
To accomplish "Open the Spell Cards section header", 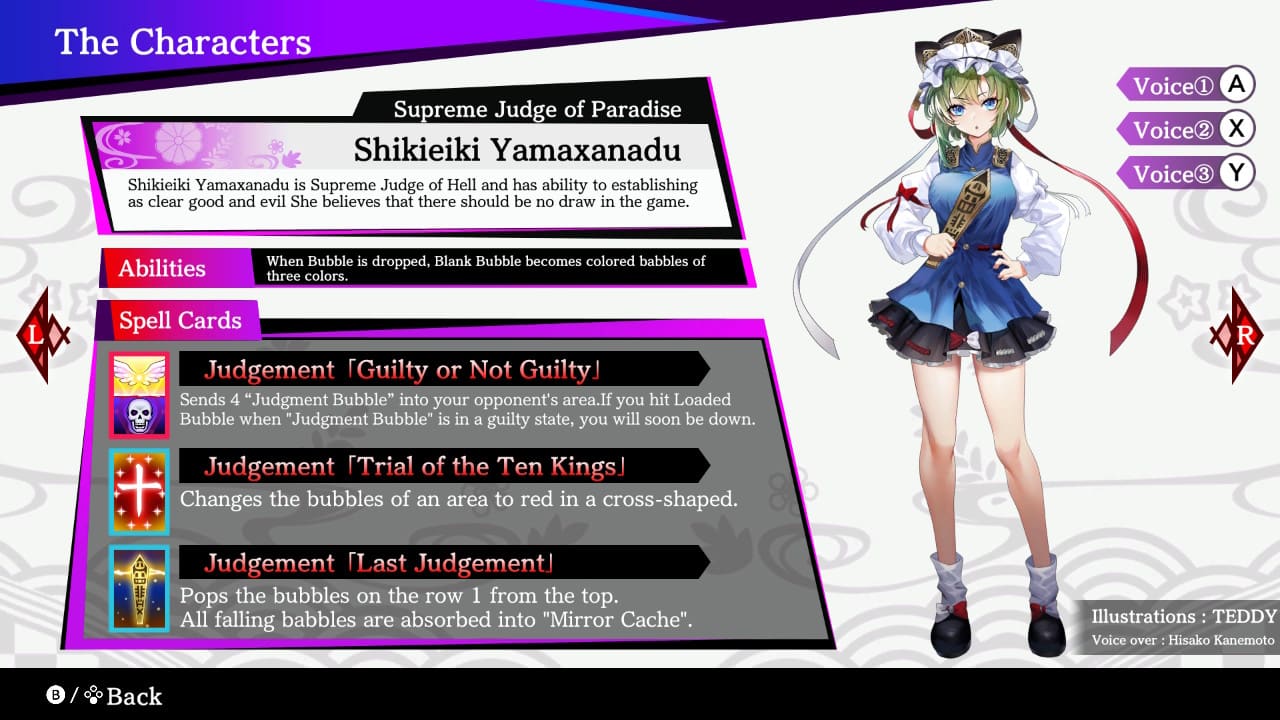I will pos(180,320).
